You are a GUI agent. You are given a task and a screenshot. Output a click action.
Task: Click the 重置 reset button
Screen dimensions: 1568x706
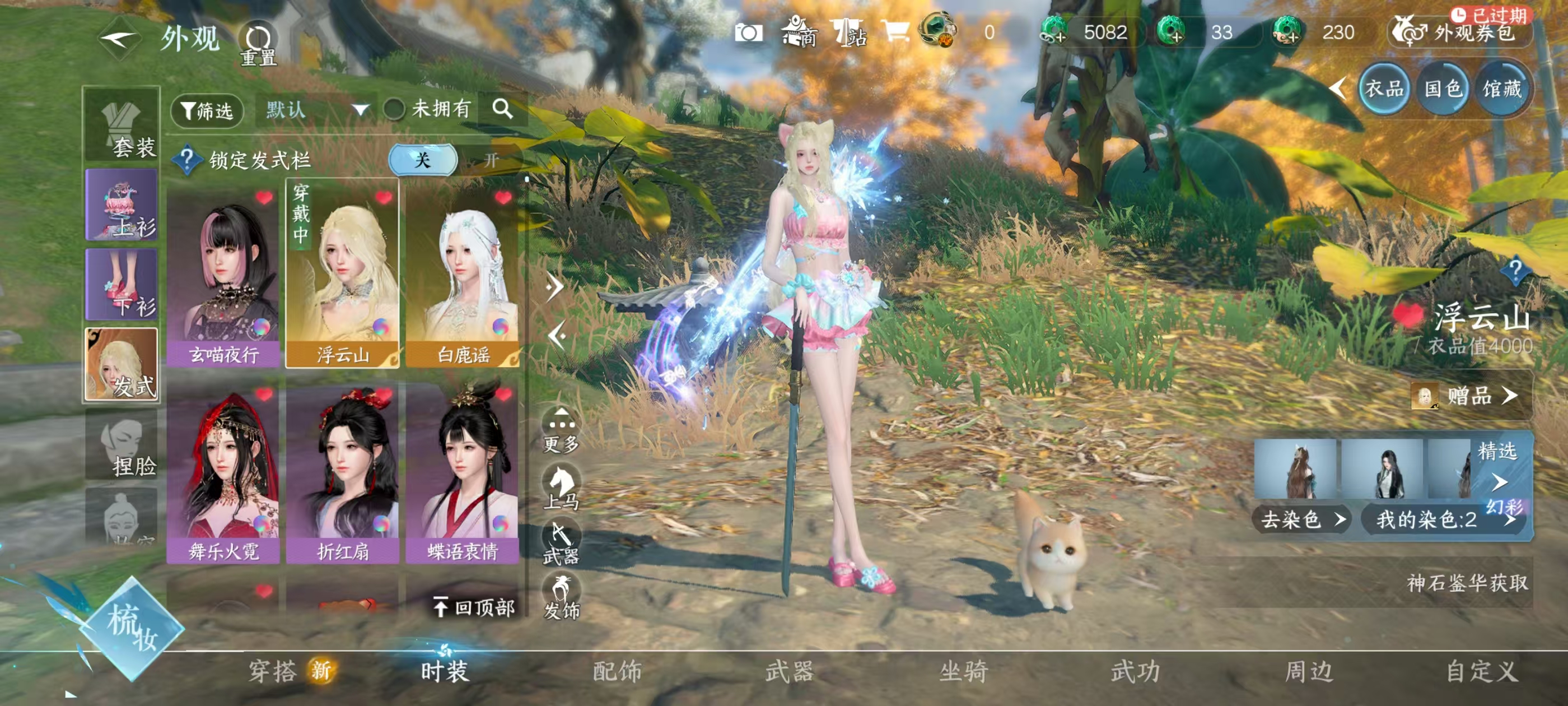(258, 44)
